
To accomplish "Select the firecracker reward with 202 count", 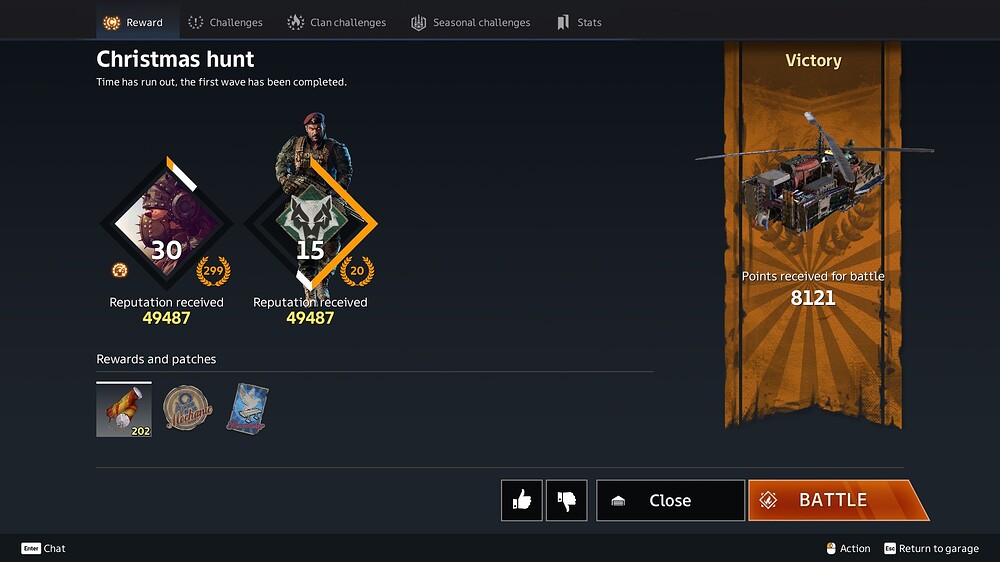I will [124, 410].
